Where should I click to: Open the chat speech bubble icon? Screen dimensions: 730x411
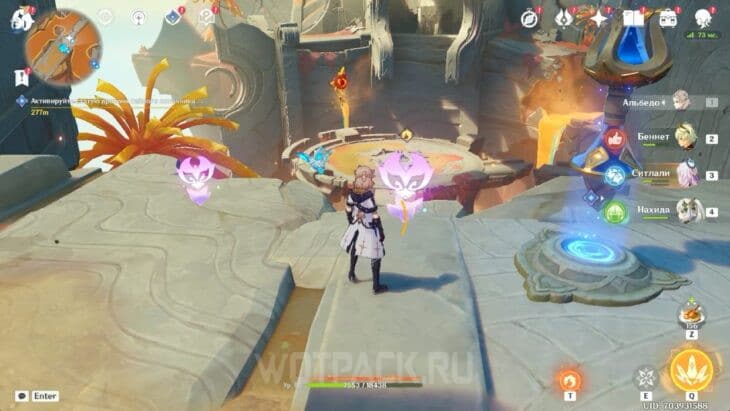(21, 397)
